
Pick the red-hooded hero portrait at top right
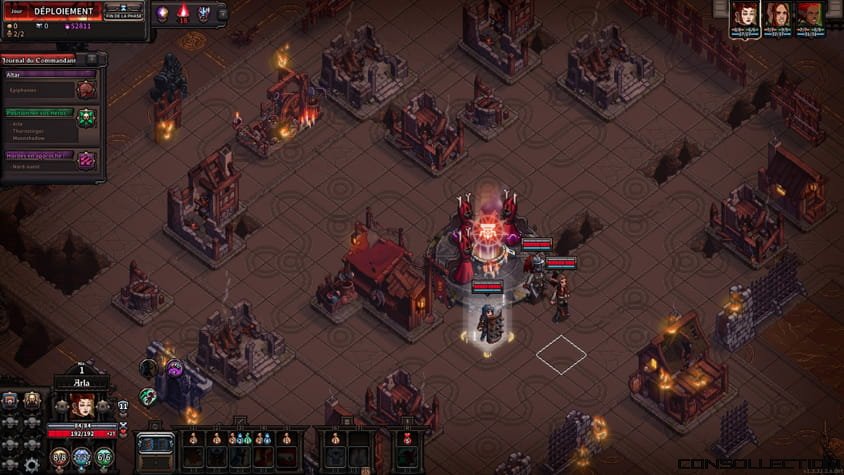[809, 14]
